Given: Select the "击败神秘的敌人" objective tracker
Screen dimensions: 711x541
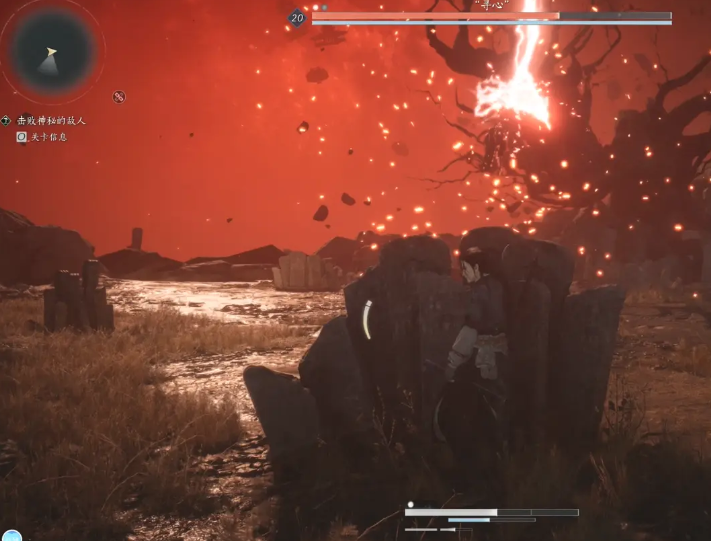Looking at the screenshot, I should click(50, 121).
